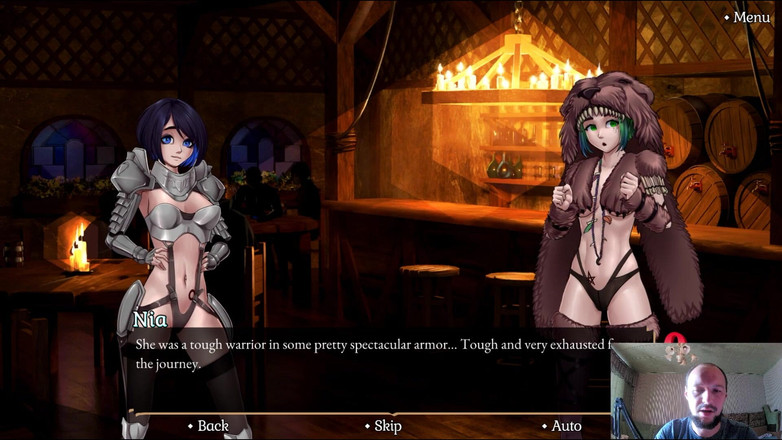Go Back to the previous dialogue line

pyautogui.click(x=212, y=426)
